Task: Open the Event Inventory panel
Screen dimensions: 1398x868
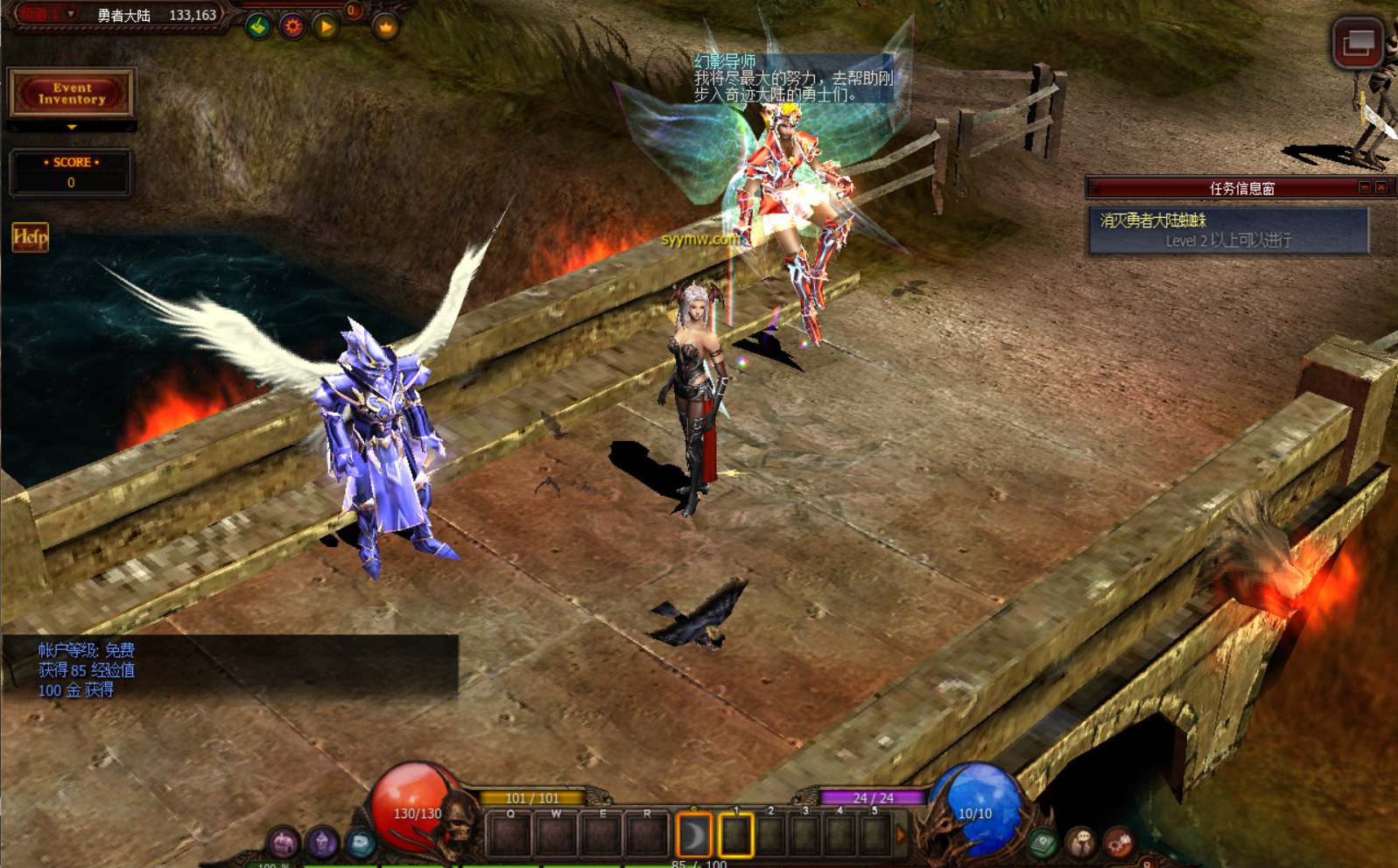Action: pos(71,93)
